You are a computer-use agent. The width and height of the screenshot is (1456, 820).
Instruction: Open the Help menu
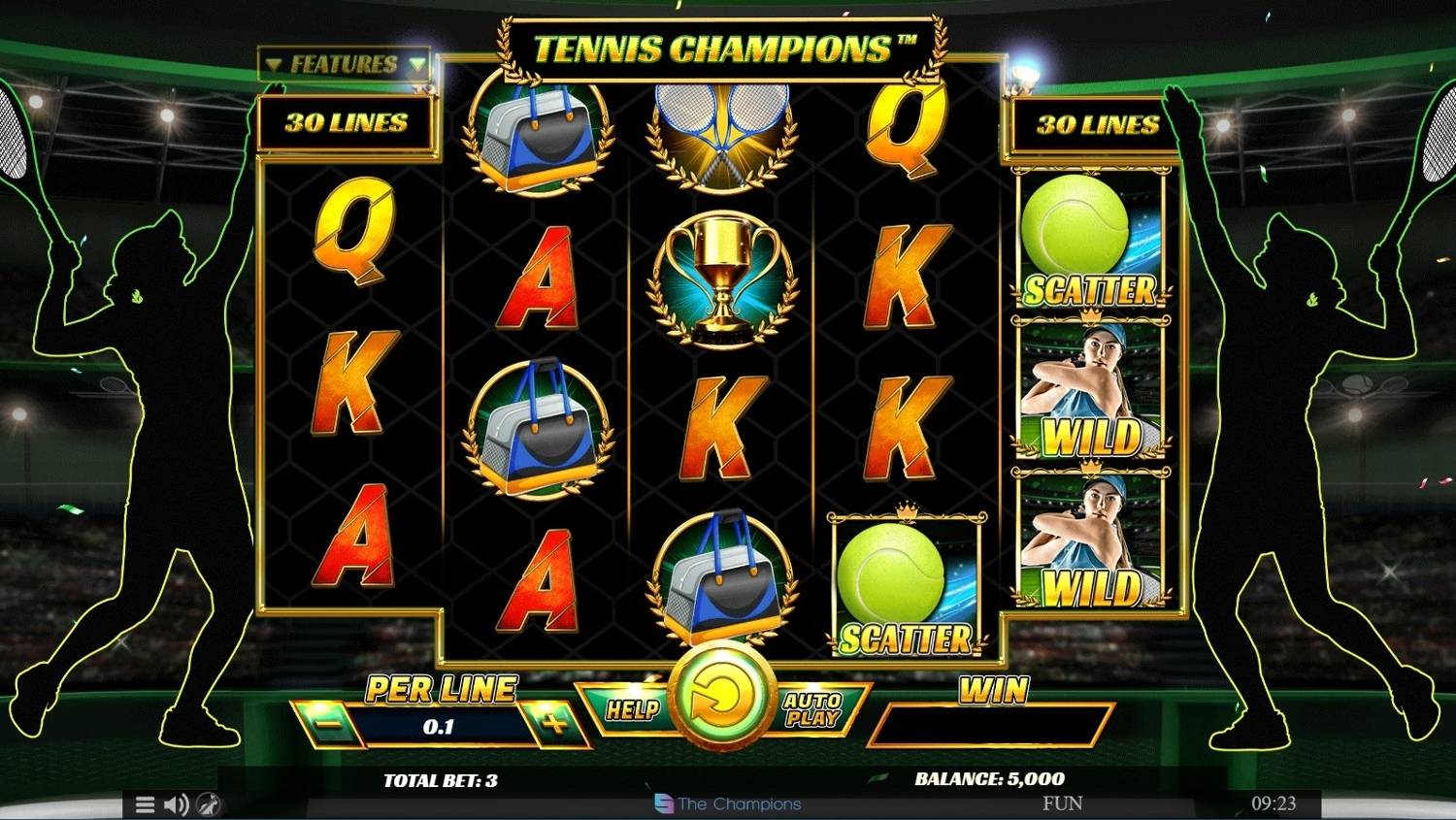coord(633,710)
